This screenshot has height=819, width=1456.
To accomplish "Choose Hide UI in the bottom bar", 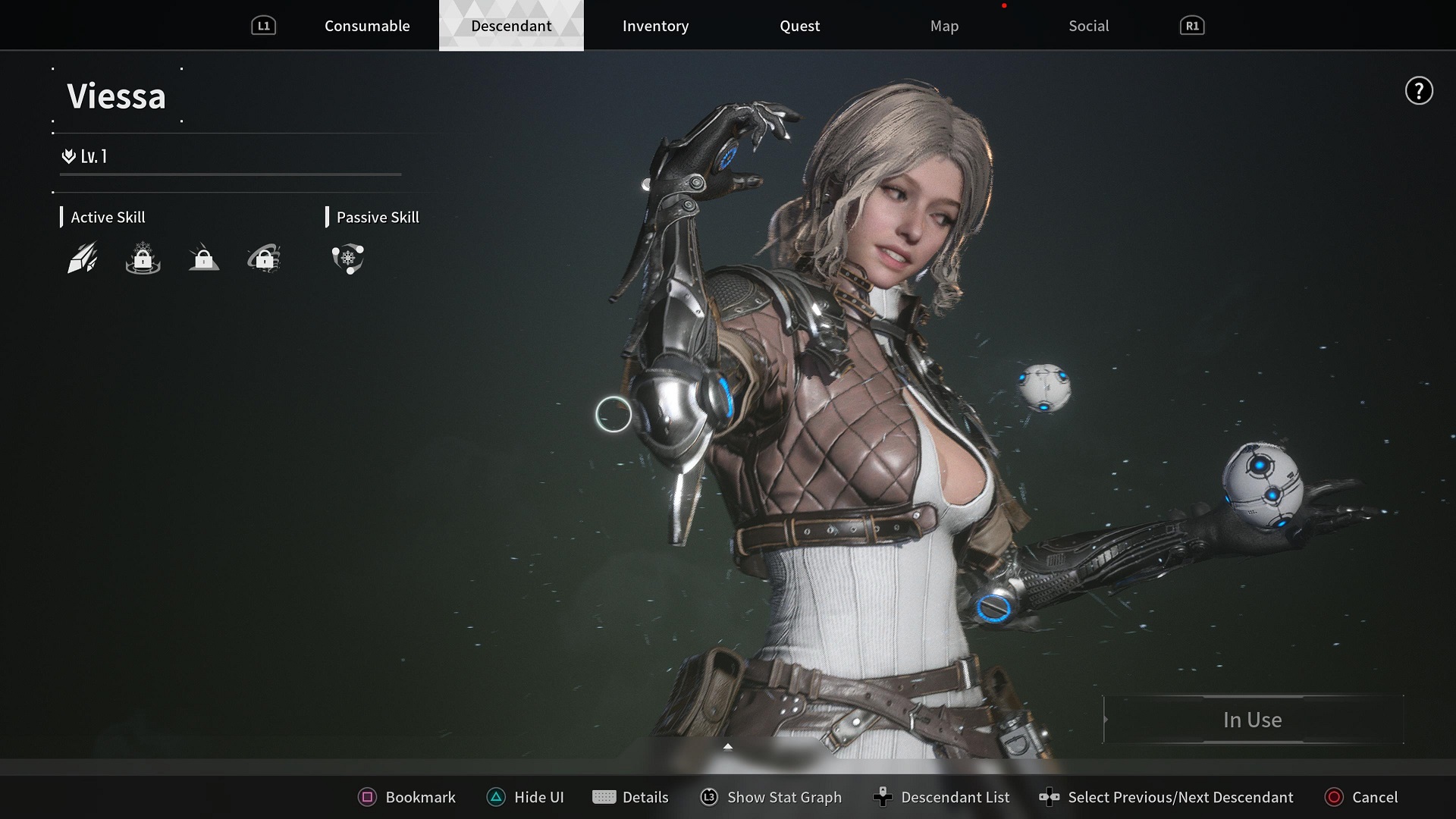I will coord(526,797).
